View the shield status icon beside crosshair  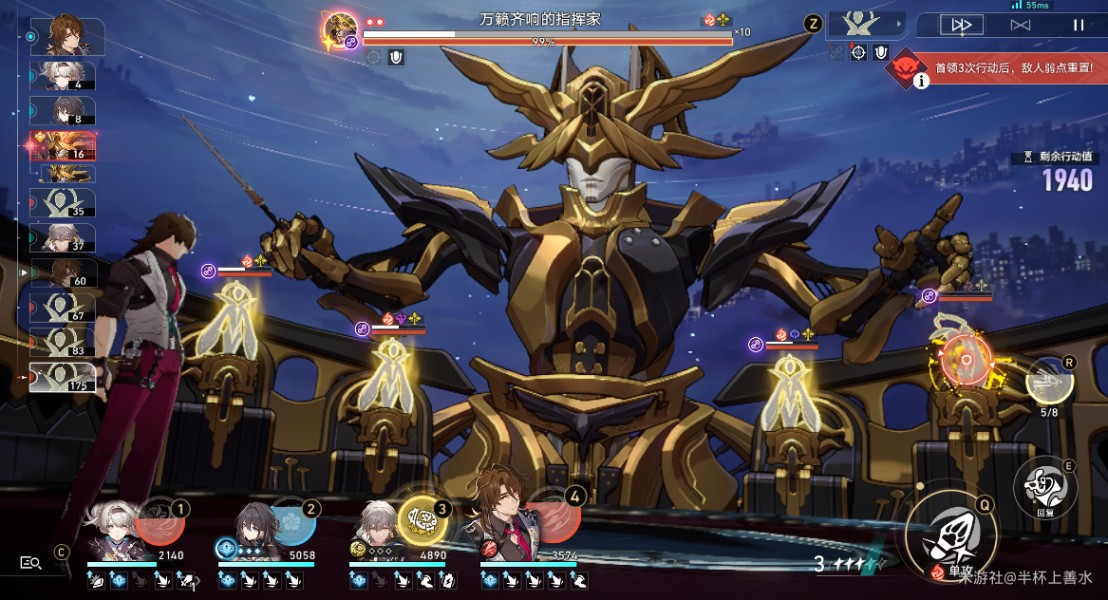pos(880,52)
